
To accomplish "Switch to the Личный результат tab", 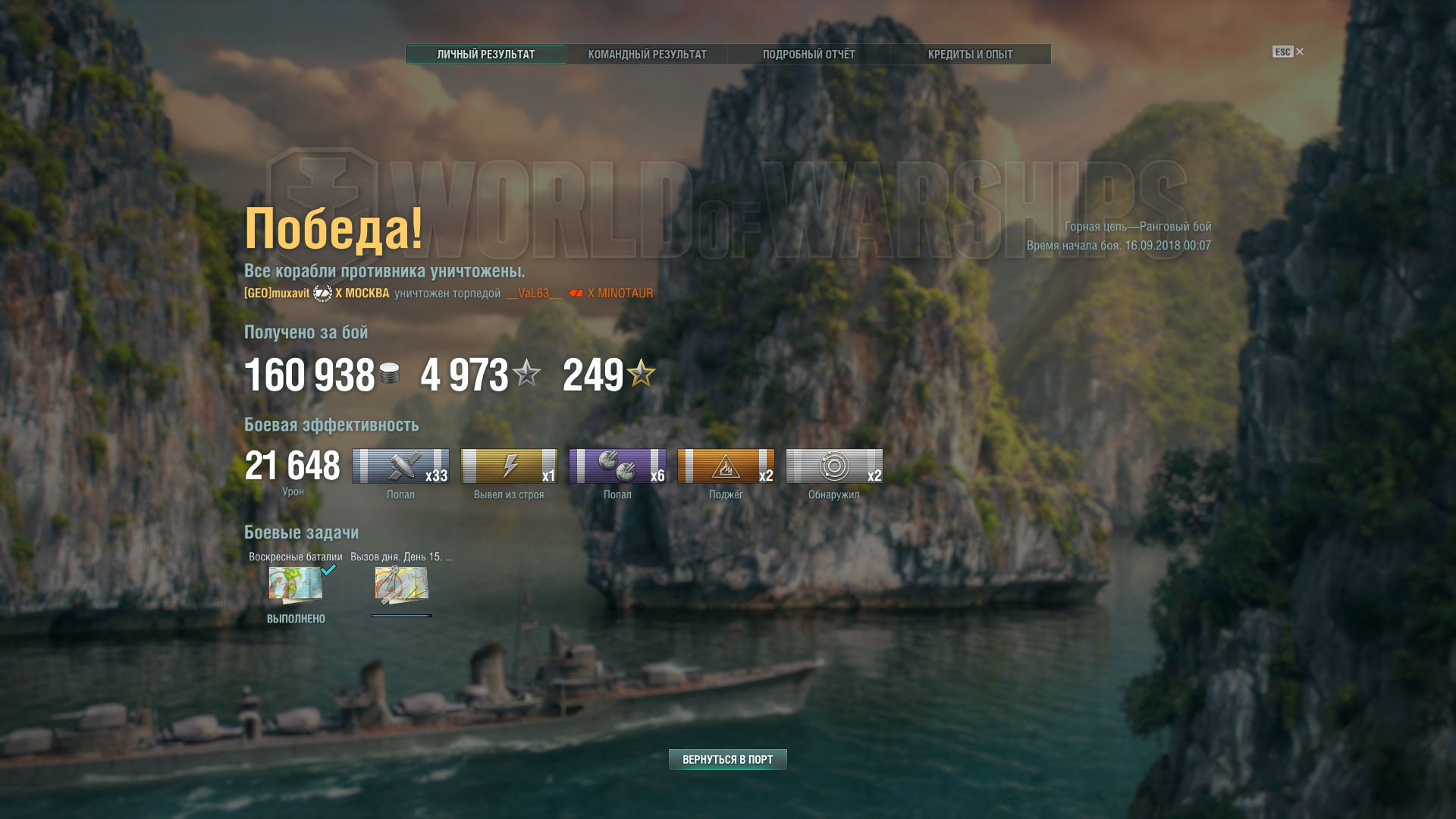I will pyautogui.click(x=485, y=55).
